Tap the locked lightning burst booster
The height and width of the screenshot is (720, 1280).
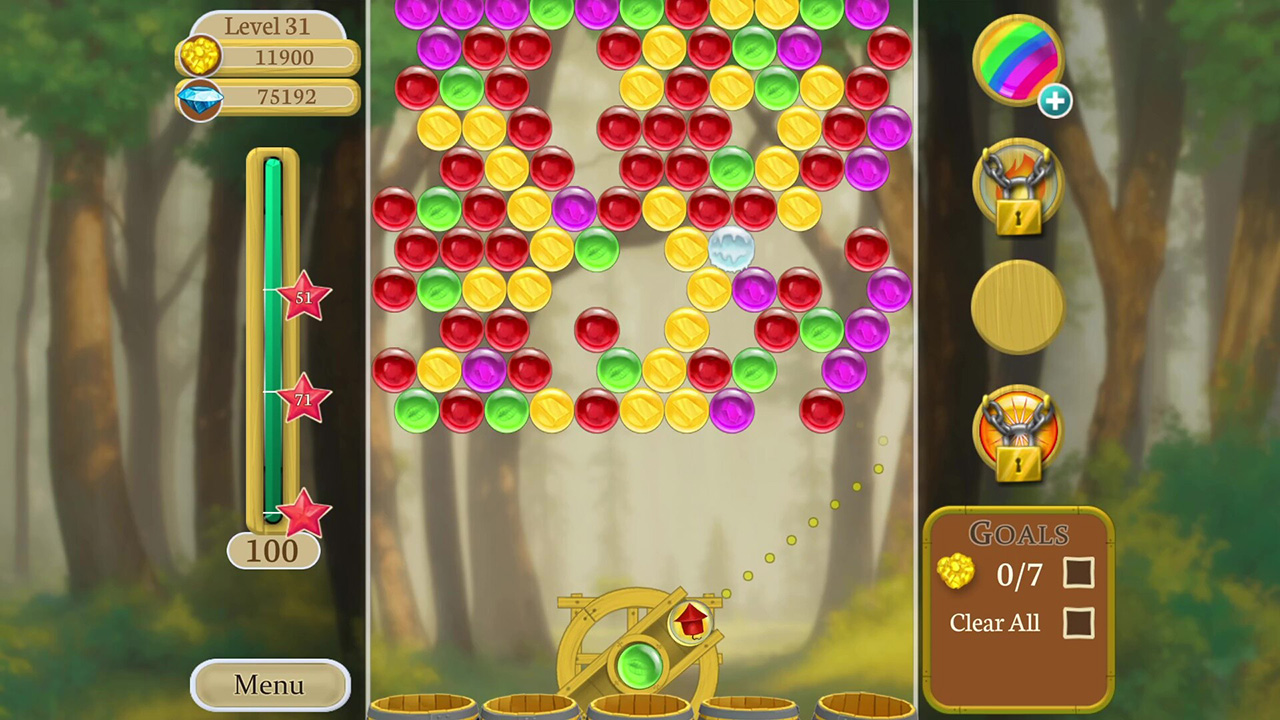pos(1018,430)
